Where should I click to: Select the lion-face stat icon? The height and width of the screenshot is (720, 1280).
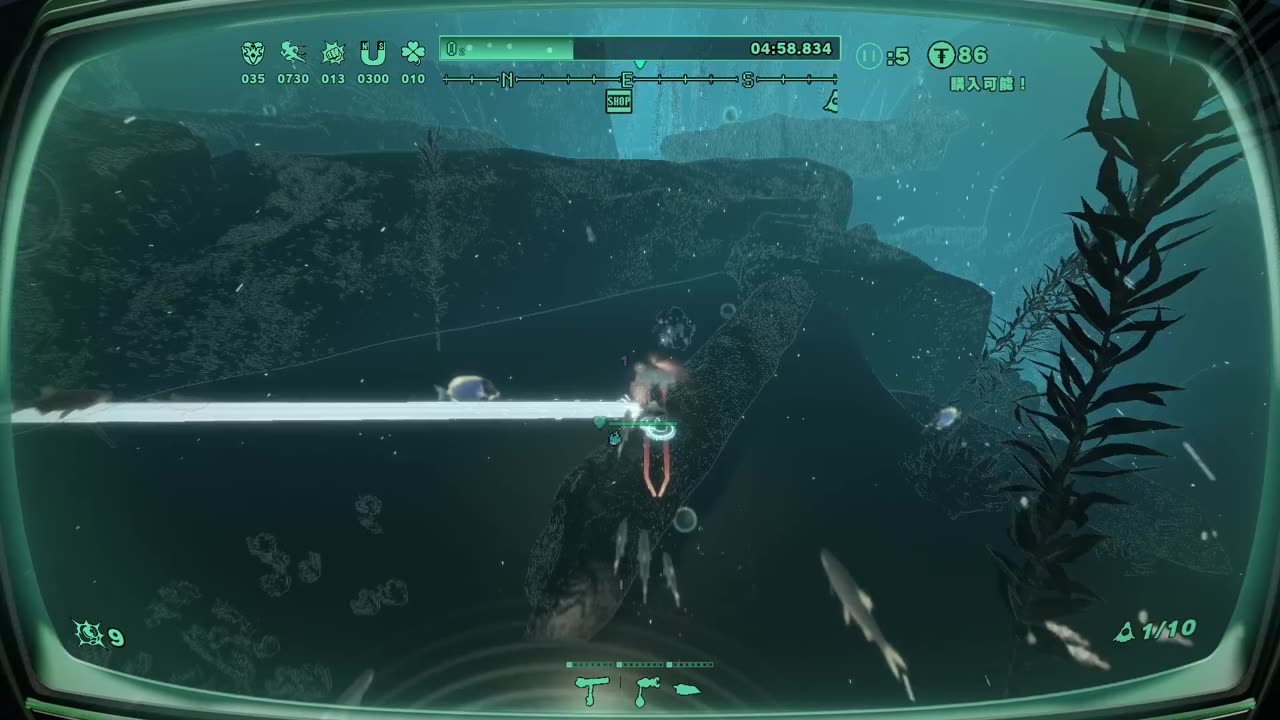pyautogui.click(x=253, y=53)
